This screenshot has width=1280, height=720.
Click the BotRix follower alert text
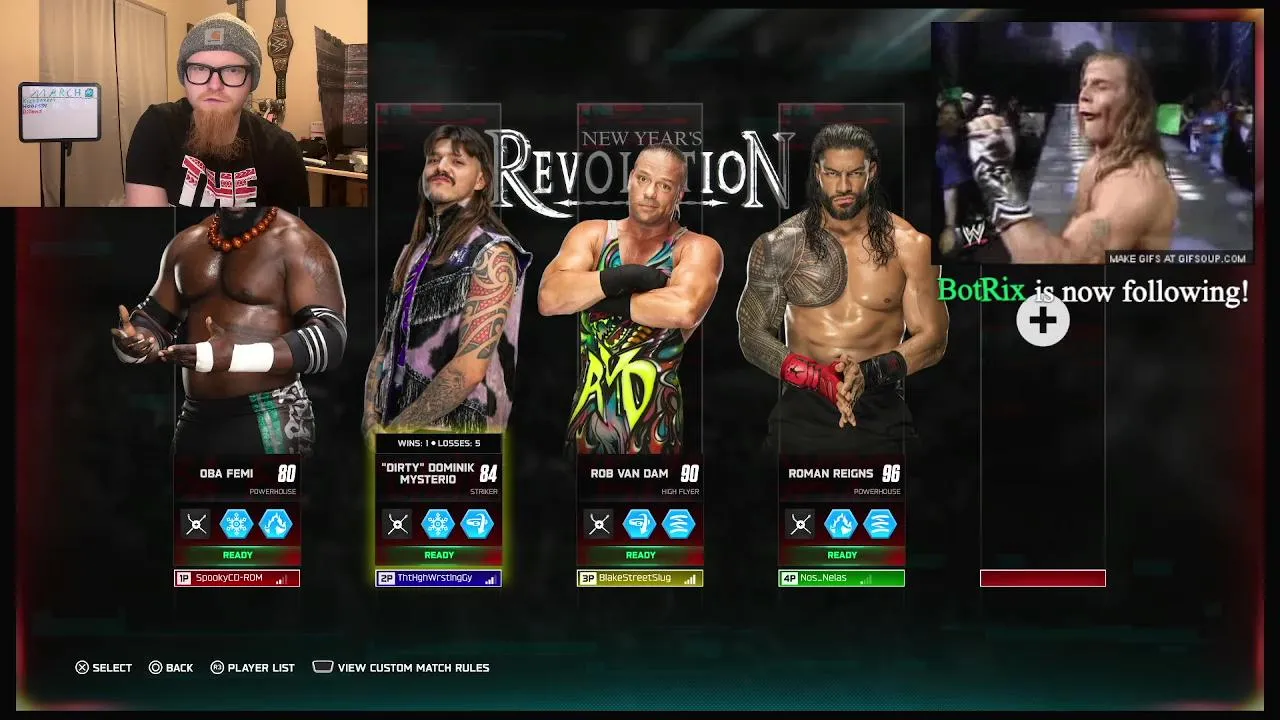click(x=1092, y=292)
